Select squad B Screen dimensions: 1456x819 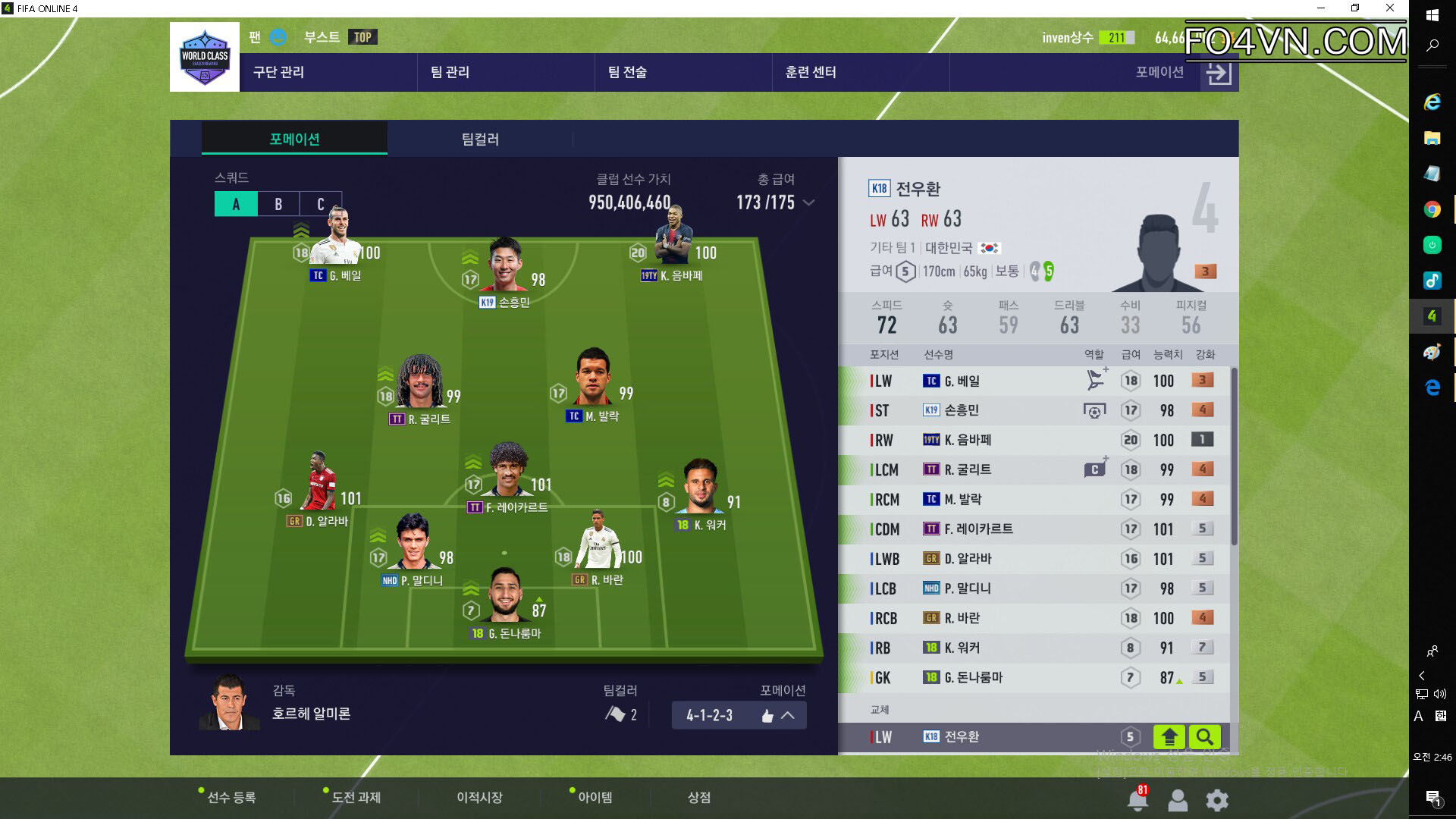pyautogui.click(x=278, y=204)
